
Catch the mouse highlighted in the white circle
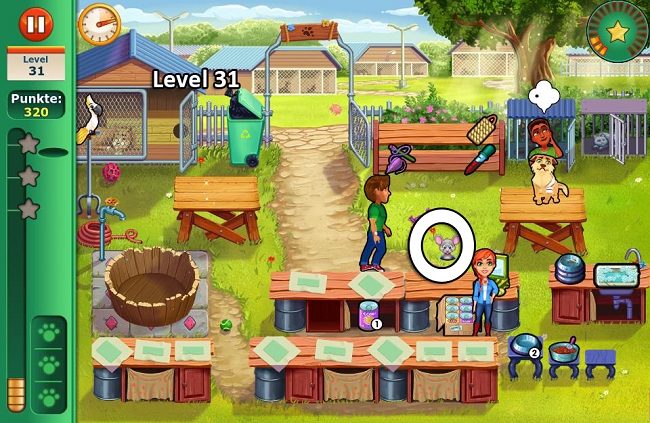pyautogui.click(x=441, y=243)
